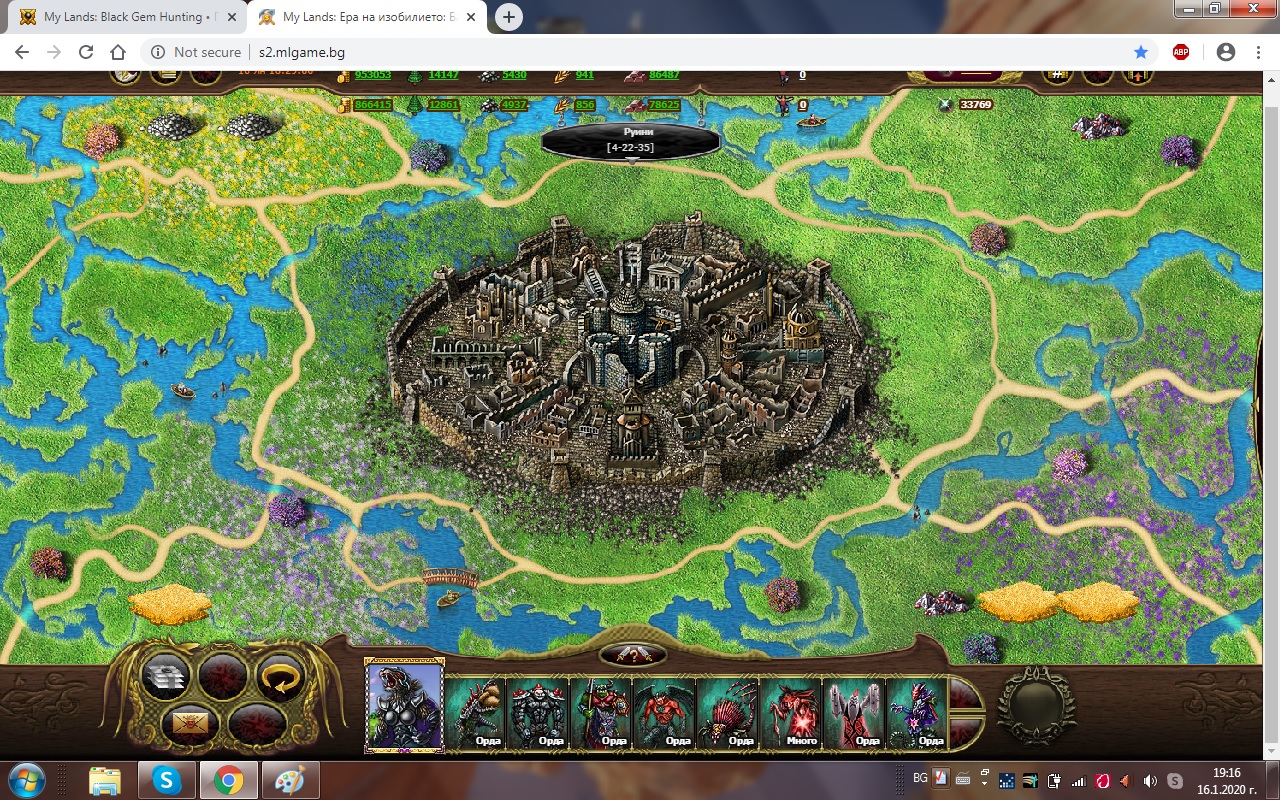Viewport: 1280px width, 800px height.
Task: Click the Руини location label
Action: click(630, 140)
